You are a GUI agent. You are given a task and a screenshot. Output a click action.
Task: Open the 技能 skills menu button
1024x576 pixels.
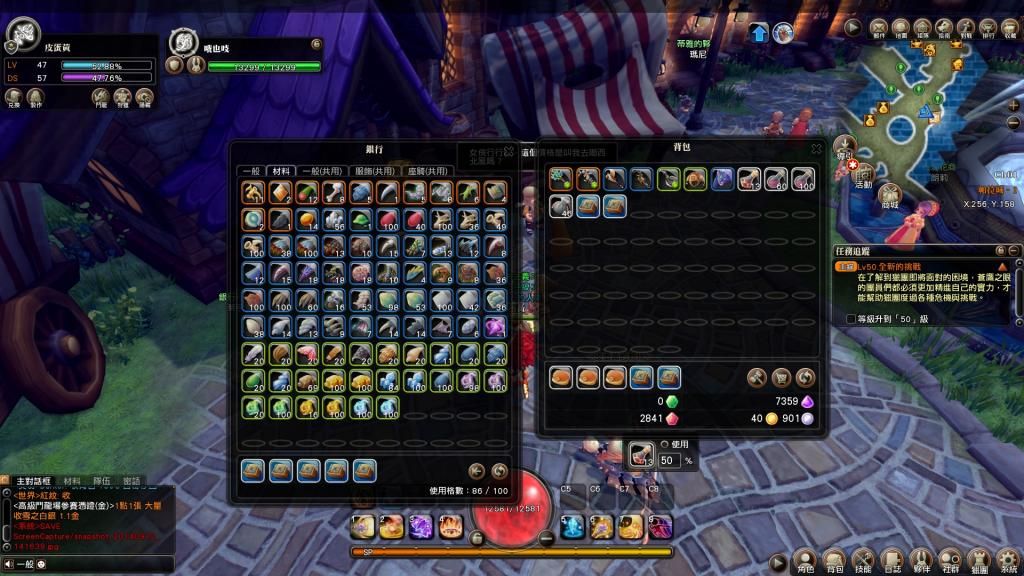click(x=863, y=560)
